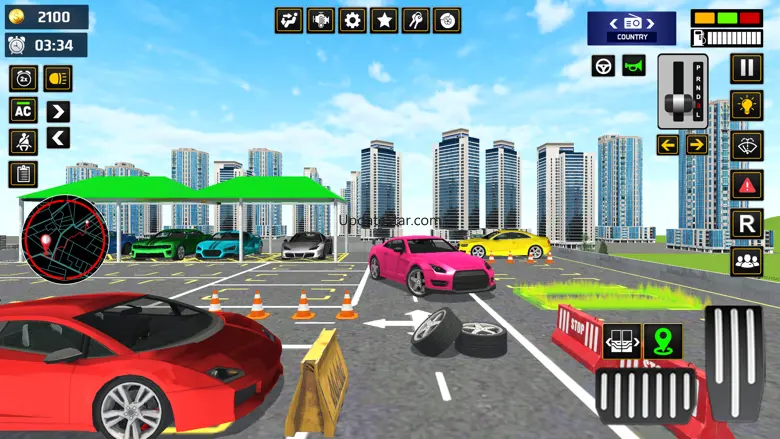This screenshot has height=439, width=780.
Task: Open the gear settings menu
Action: (x=352, y=20)
